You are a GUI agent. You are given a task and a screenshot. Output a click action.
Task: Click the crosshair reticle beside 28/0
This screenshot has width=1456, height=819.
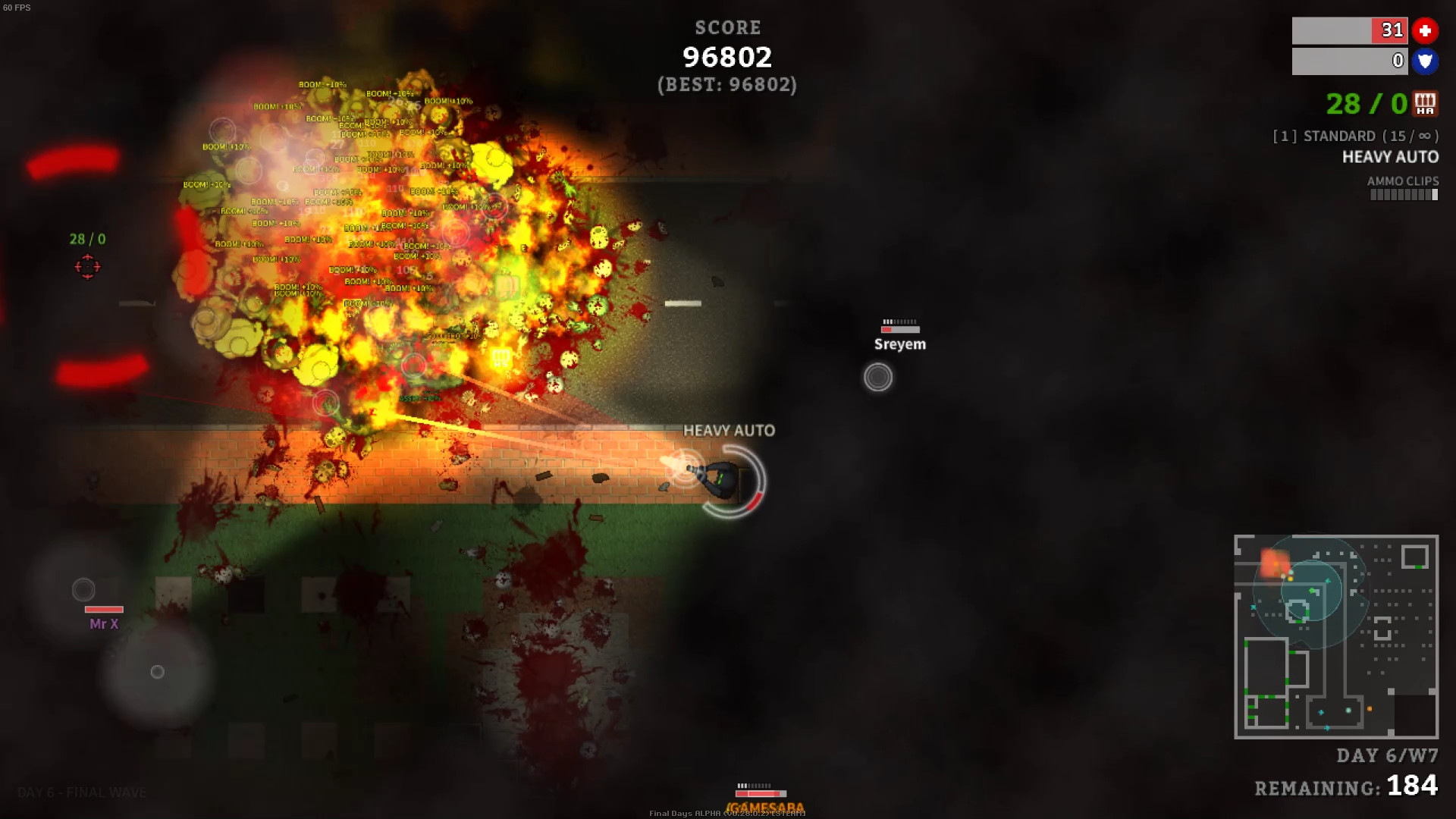tap(89, 267)
